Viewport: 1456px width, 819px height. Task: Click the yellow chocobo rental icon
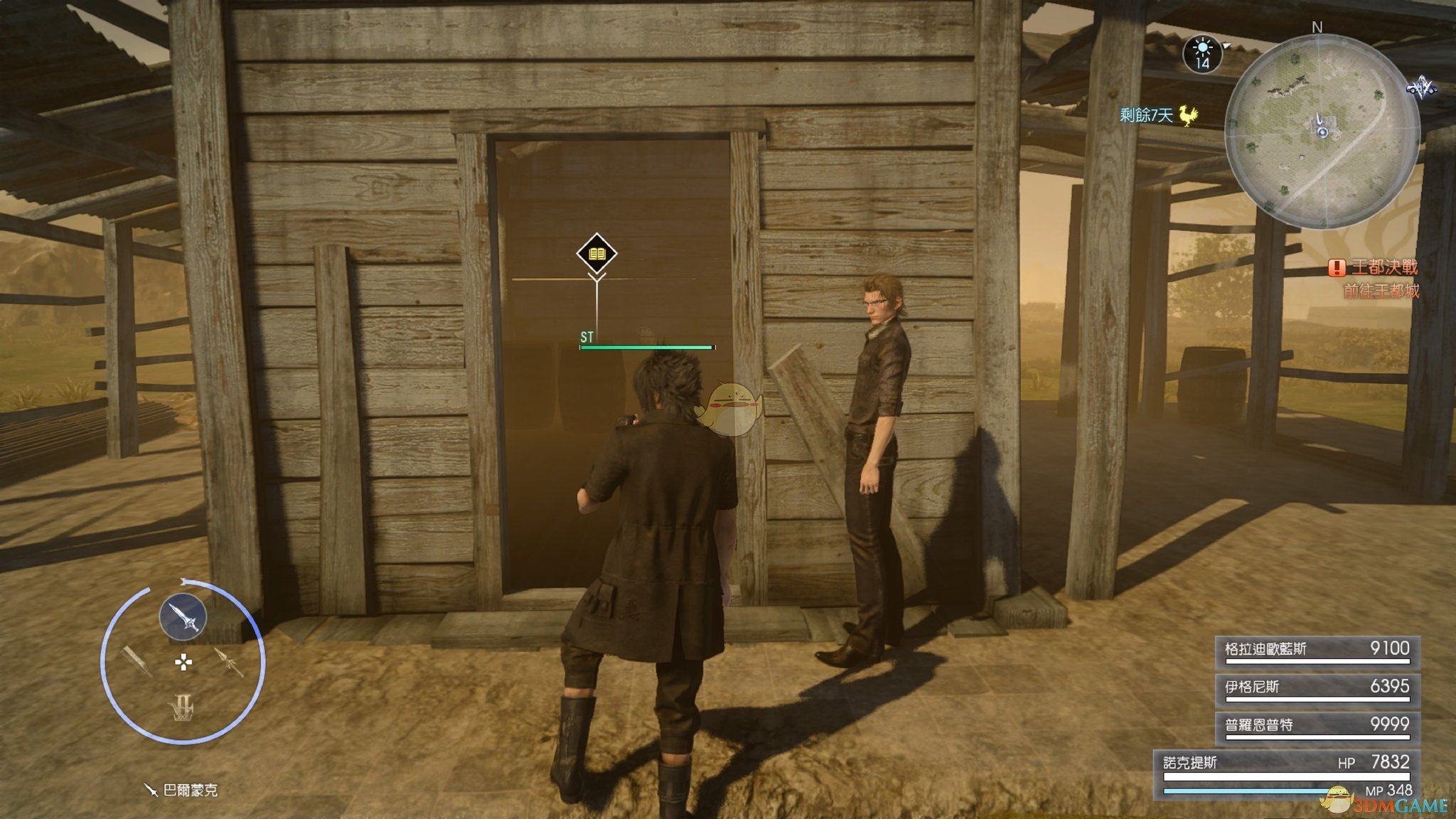(1187, 115)
